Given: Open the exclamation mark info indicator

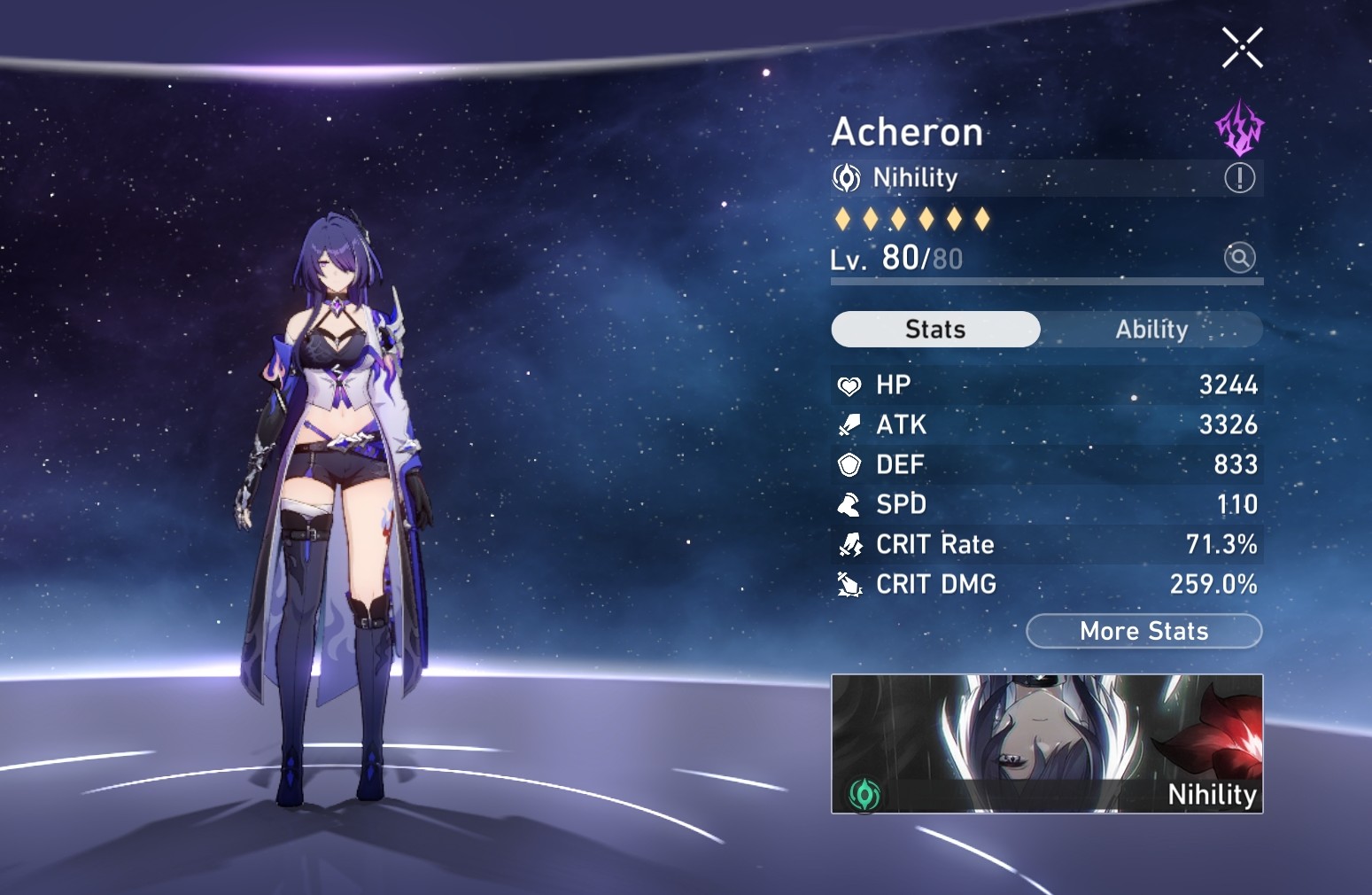Looking at the screenshot, I should coord(1239,177).
